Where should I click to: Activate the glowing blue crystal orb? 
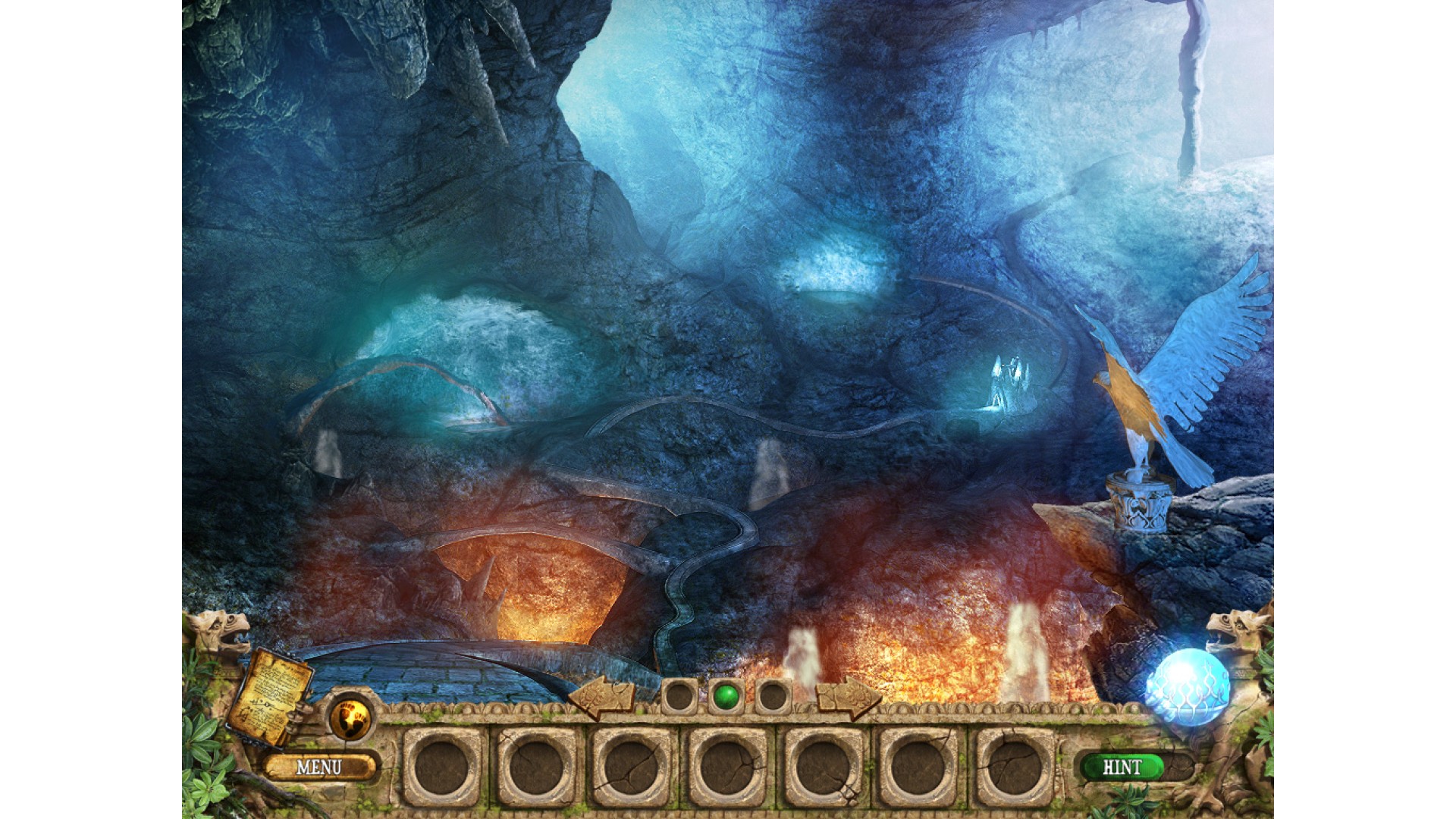click(1188, 687)
